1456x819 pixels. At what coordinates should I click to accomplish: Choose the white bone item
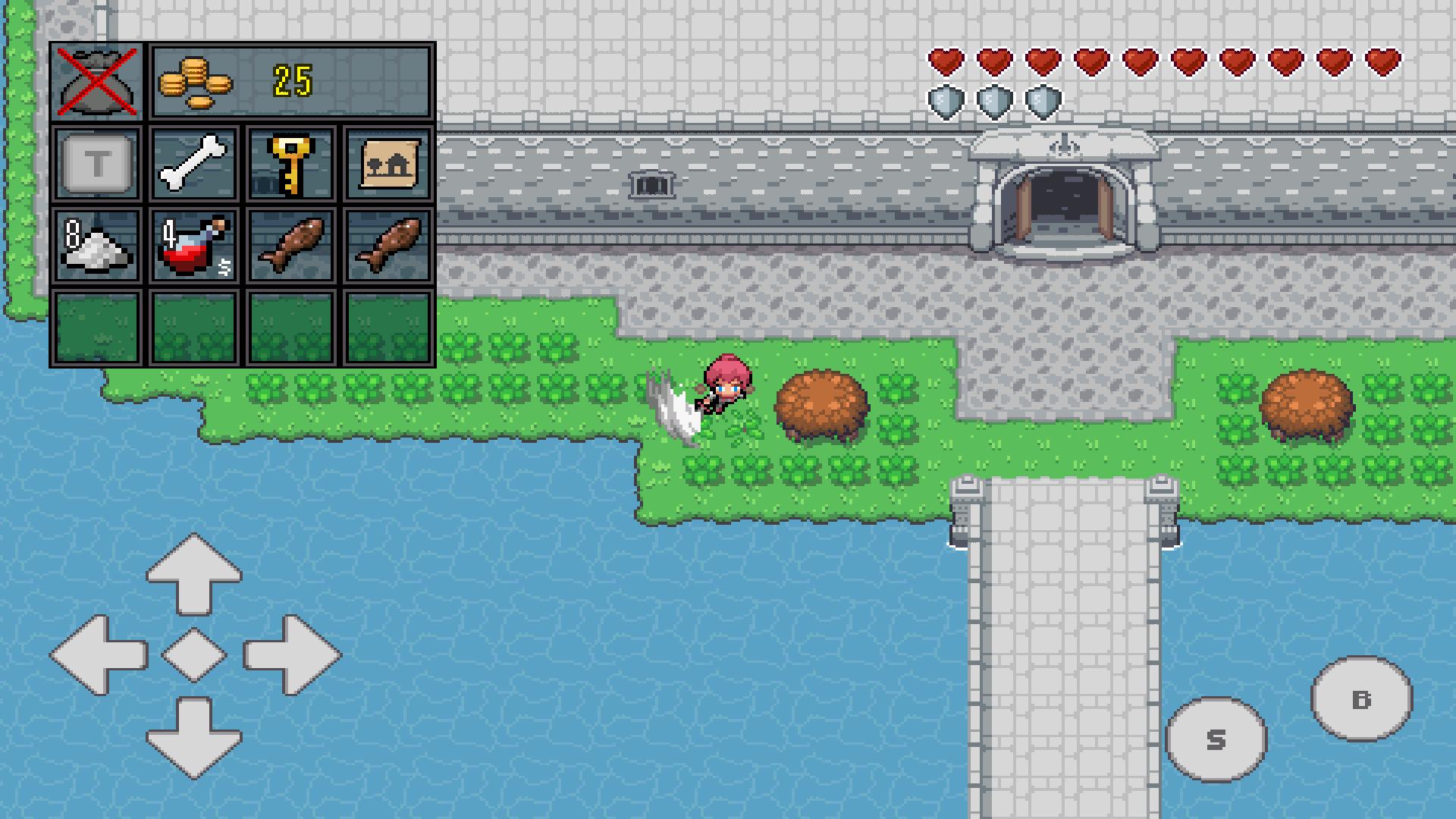(x=193, y=164)
